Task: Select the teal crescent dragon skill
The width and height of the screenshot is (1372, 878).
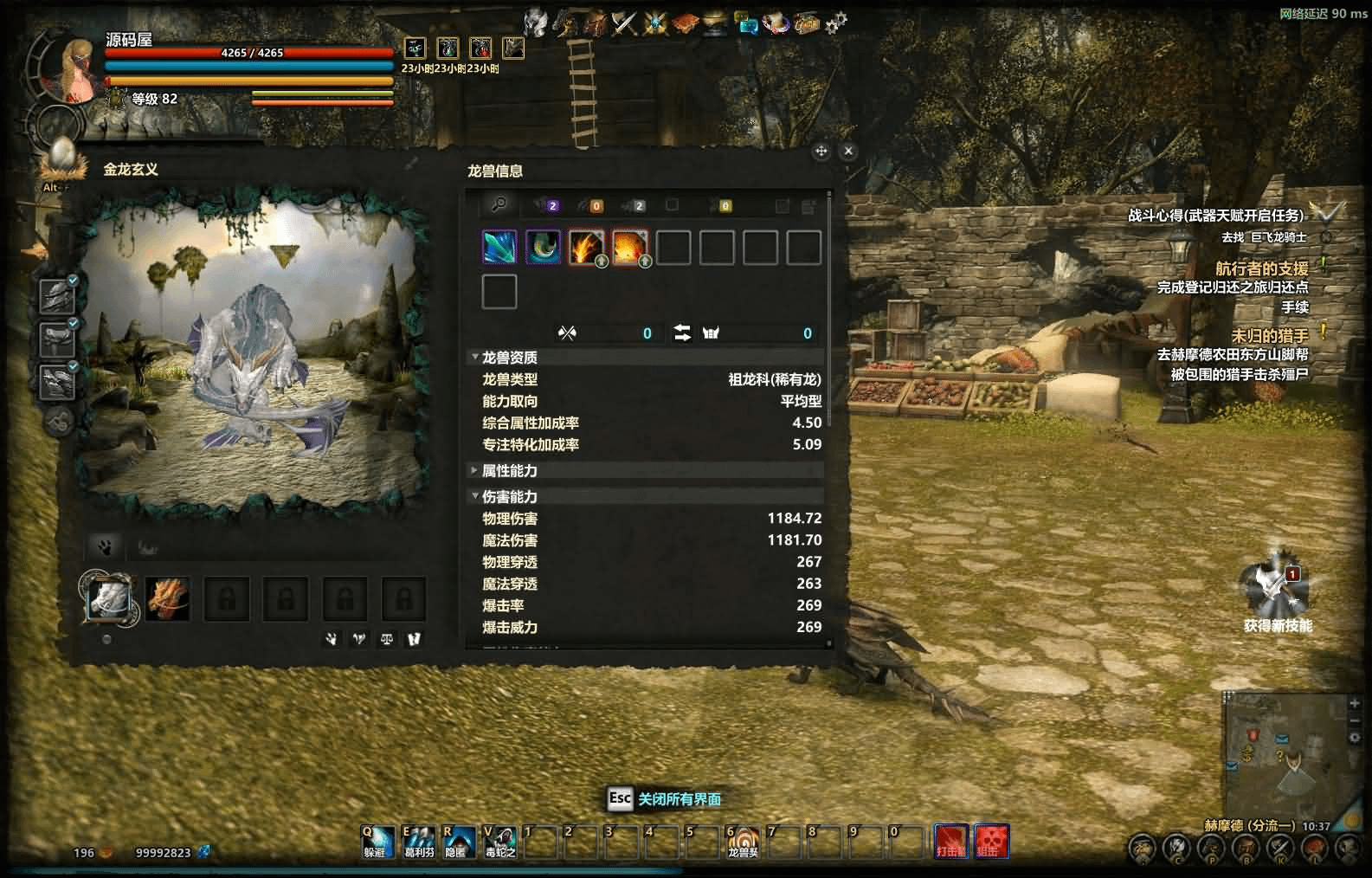Action: tap(543, 248)
